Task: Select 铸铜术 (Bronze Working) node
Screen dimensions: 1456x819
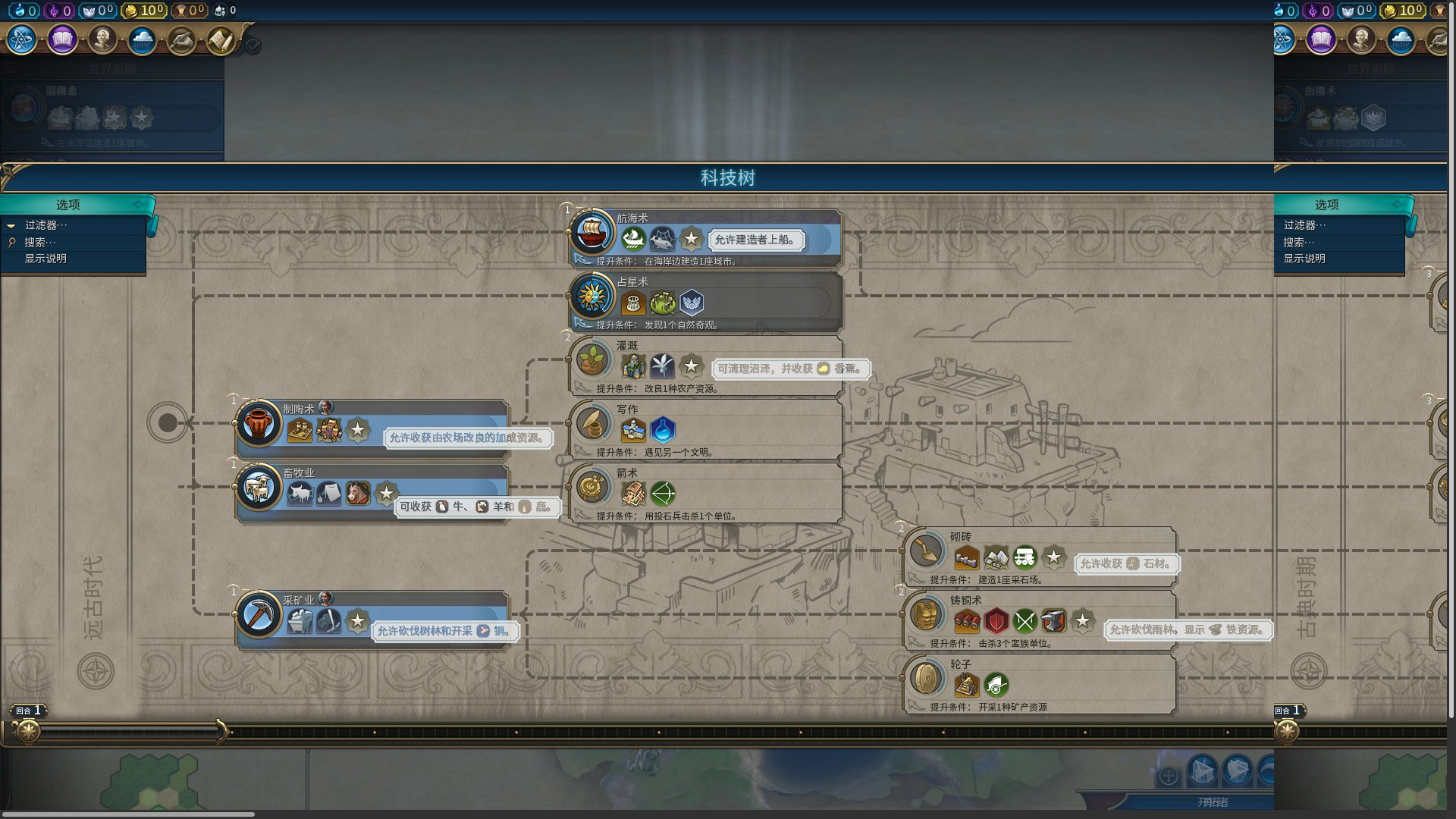Action: [x=926, y=613]
